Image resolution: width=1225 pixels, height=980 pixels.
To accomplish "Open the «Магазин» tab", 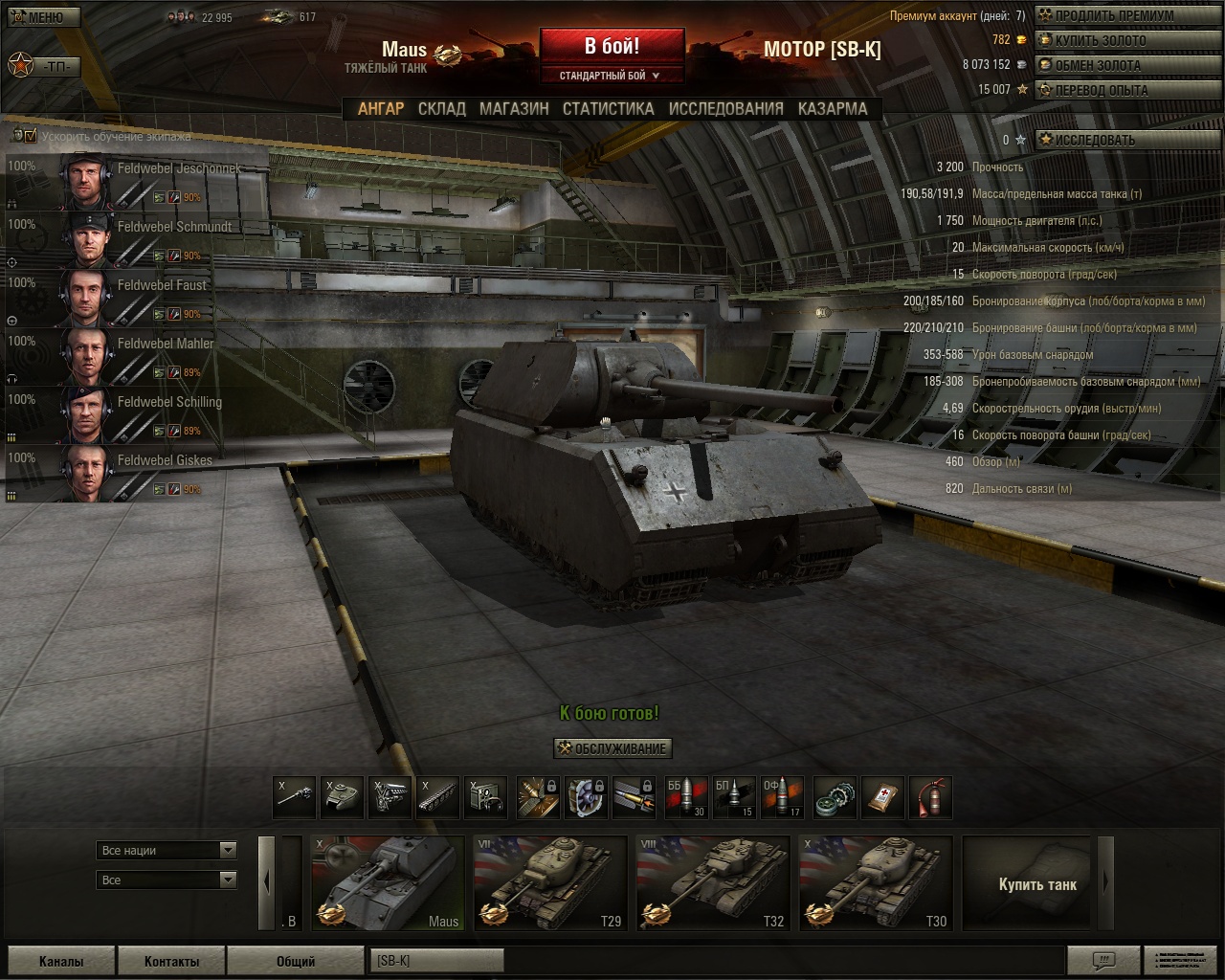I will 514,109.
